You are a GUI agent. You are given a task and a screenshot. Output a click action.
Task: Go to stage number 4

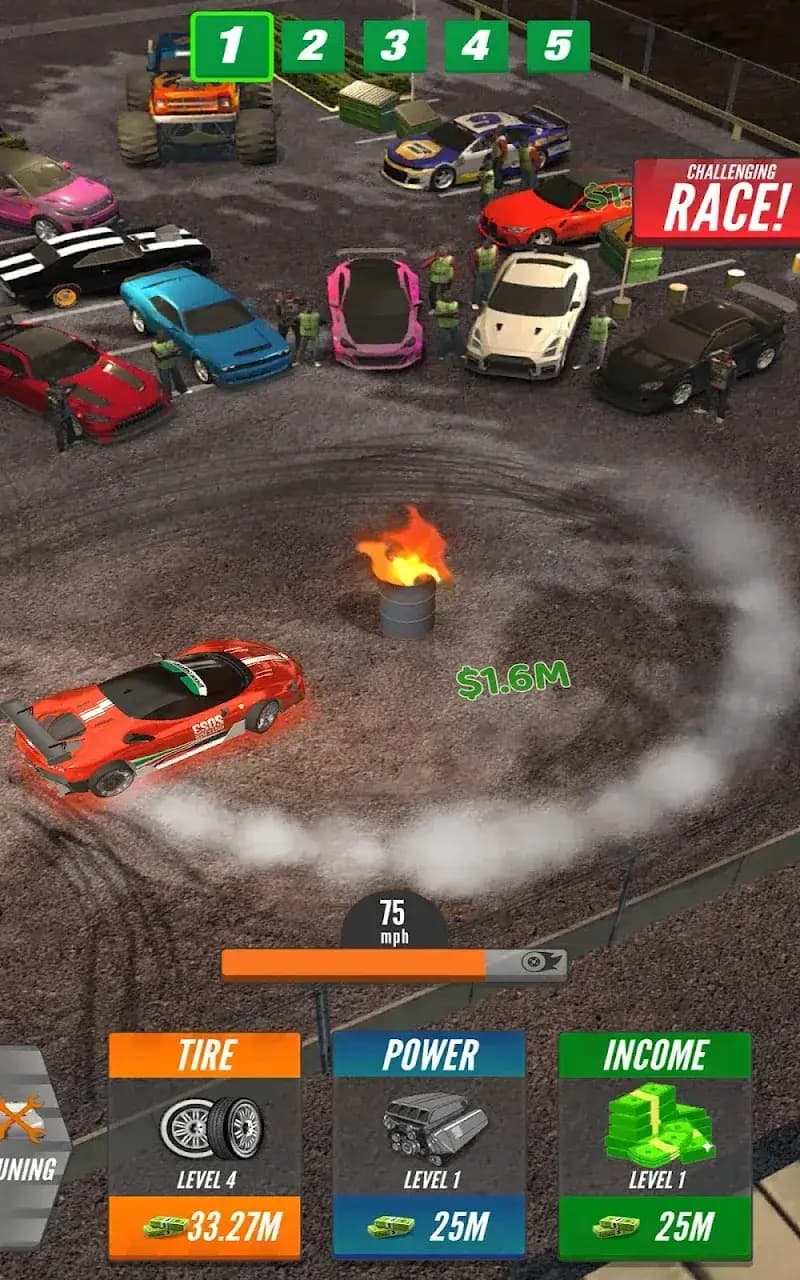click(x=476, y=46)
